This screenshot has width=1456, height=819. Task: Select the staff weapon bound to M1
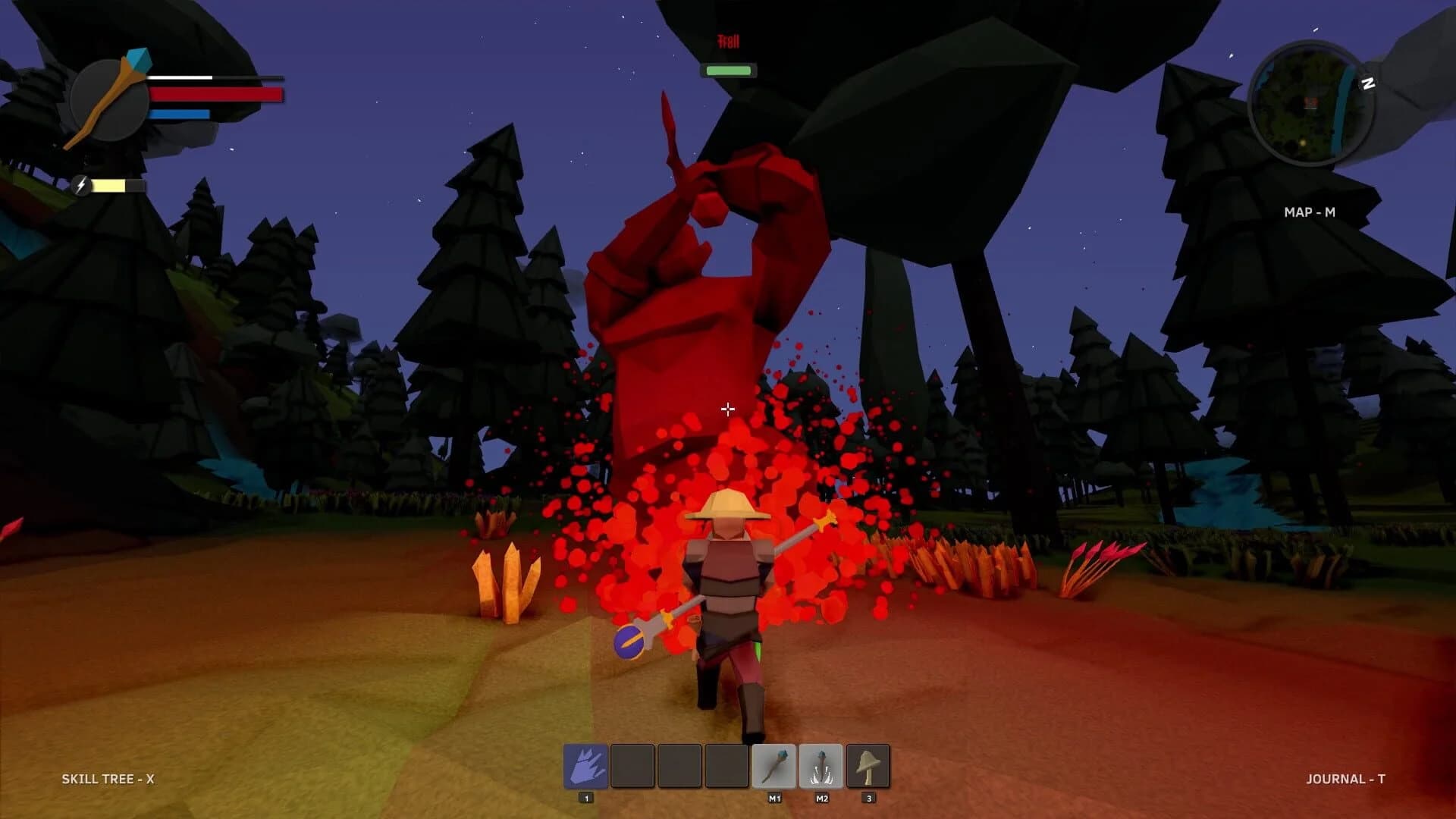coord(773,766)
